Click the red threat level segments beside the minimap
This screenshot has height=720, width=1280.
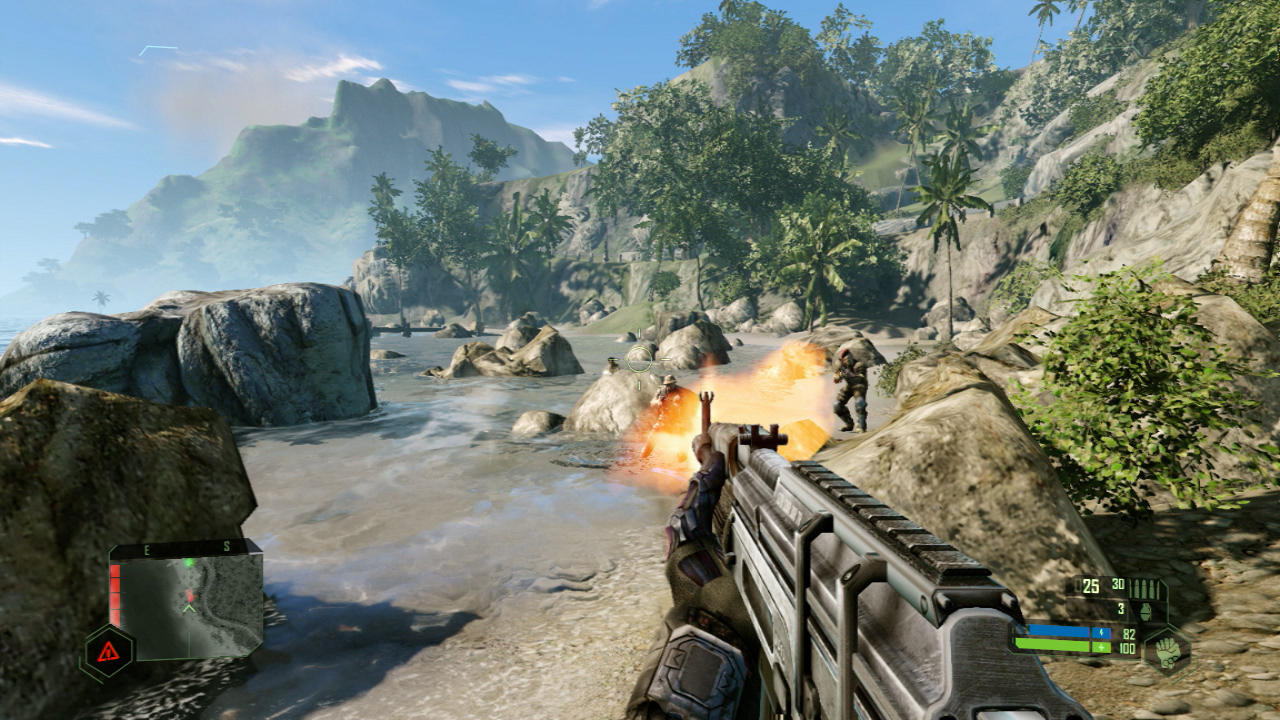point(114,591)
